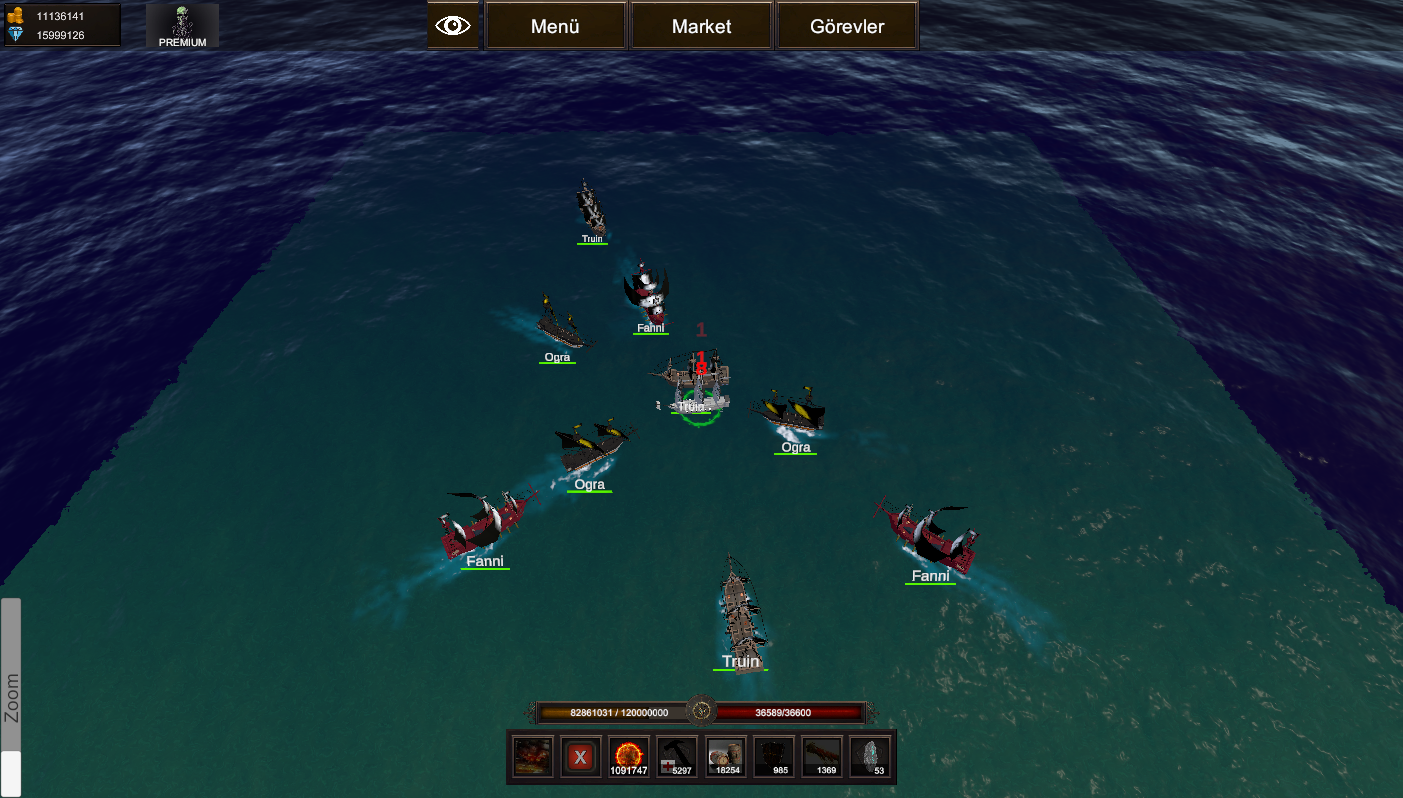Use the repair hammer slot
The image size is (1403, 798).
tap(677, 757)
